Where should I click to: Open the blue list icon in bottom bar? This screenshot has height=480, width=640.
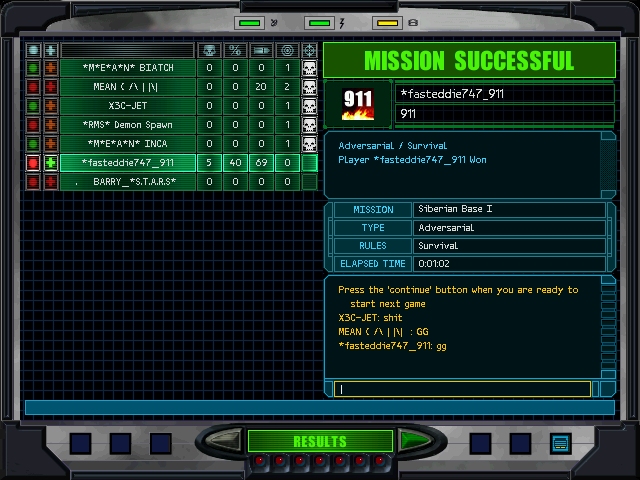[x=560, y=442]
